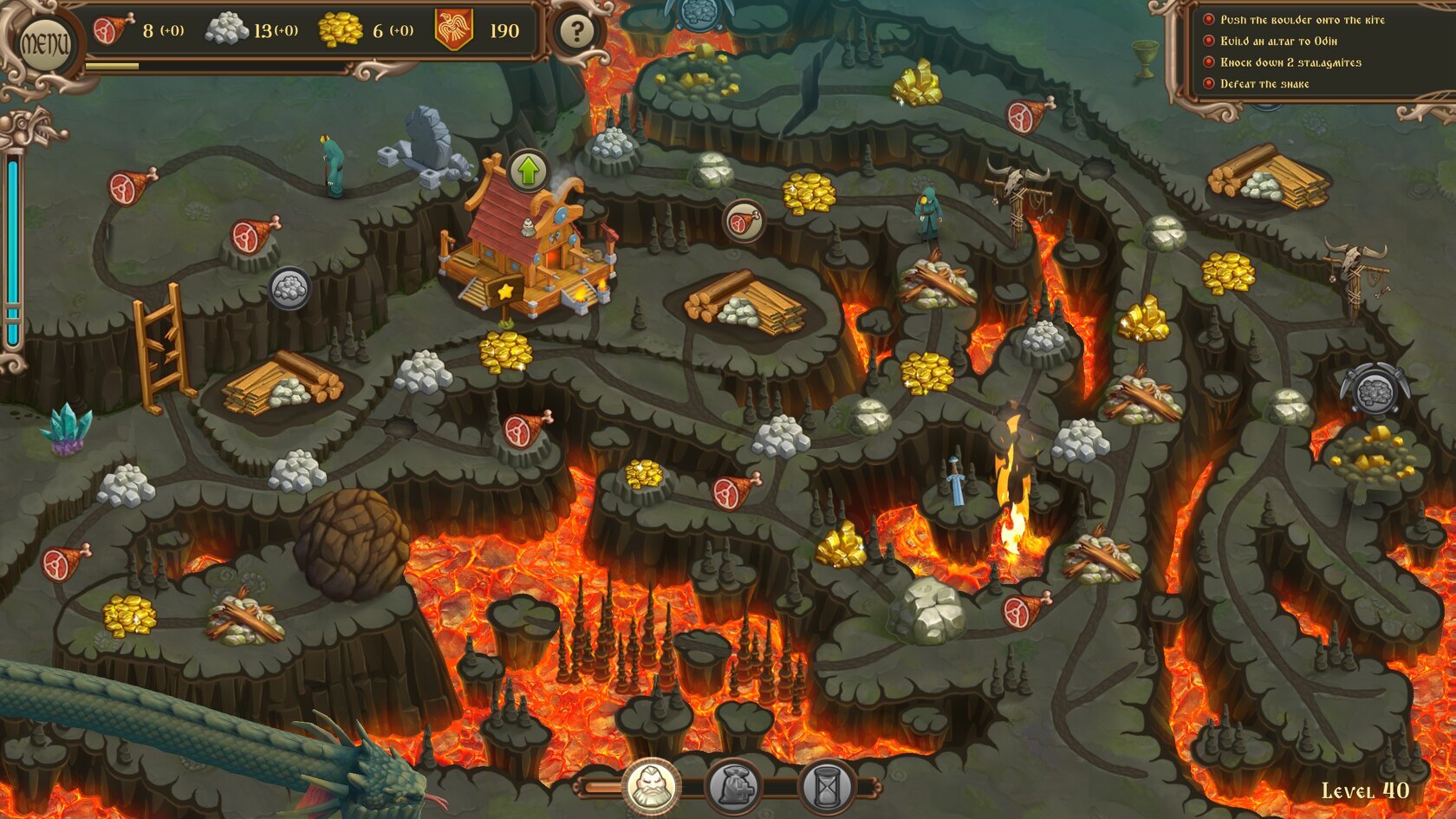Open the Menu button
Image resolution: width=1456 pixels, height=819 pixels.
tap(45, 42)
